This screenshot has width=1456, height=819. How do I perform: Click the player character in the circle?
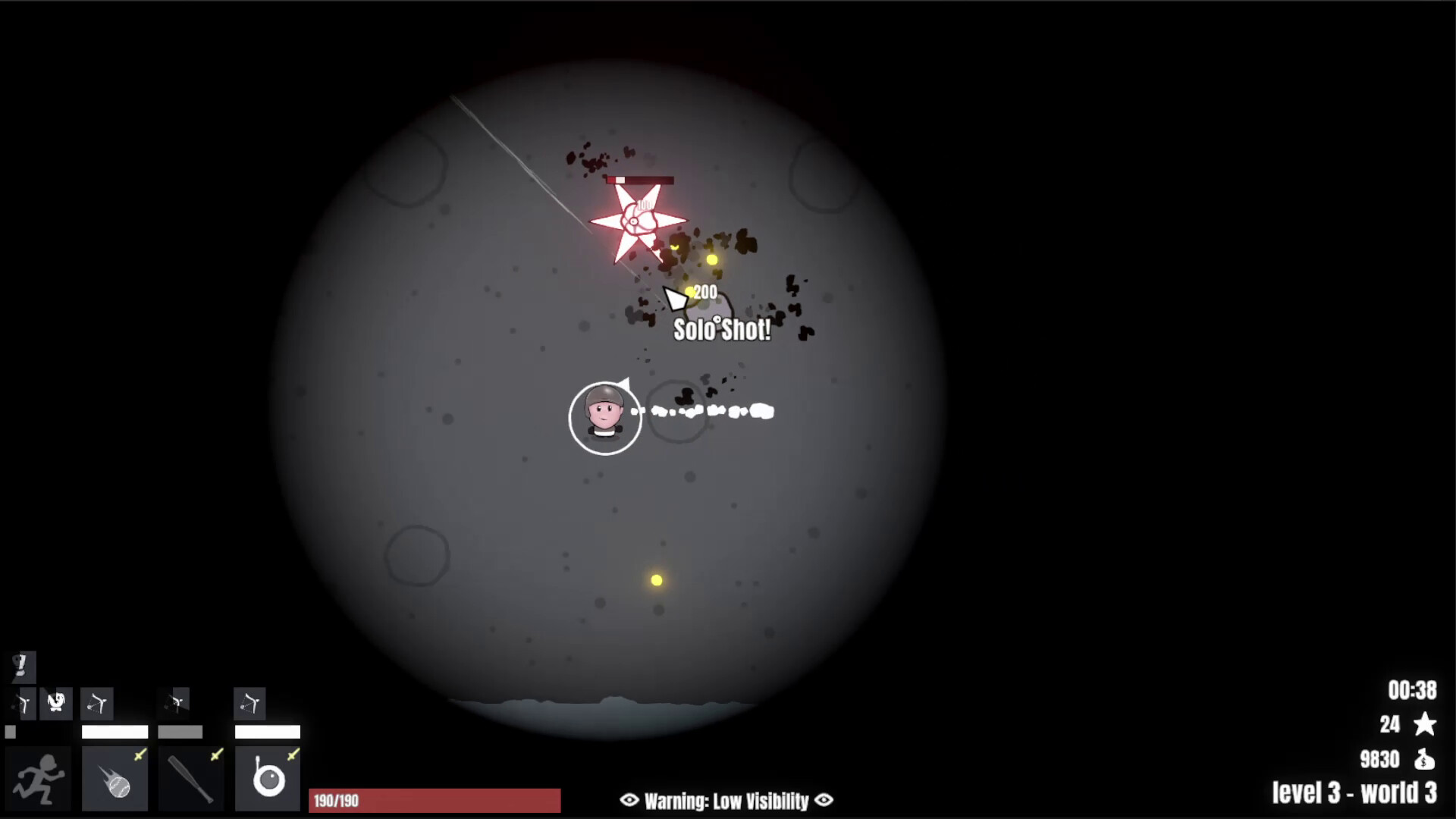click(x=604, y=418)
